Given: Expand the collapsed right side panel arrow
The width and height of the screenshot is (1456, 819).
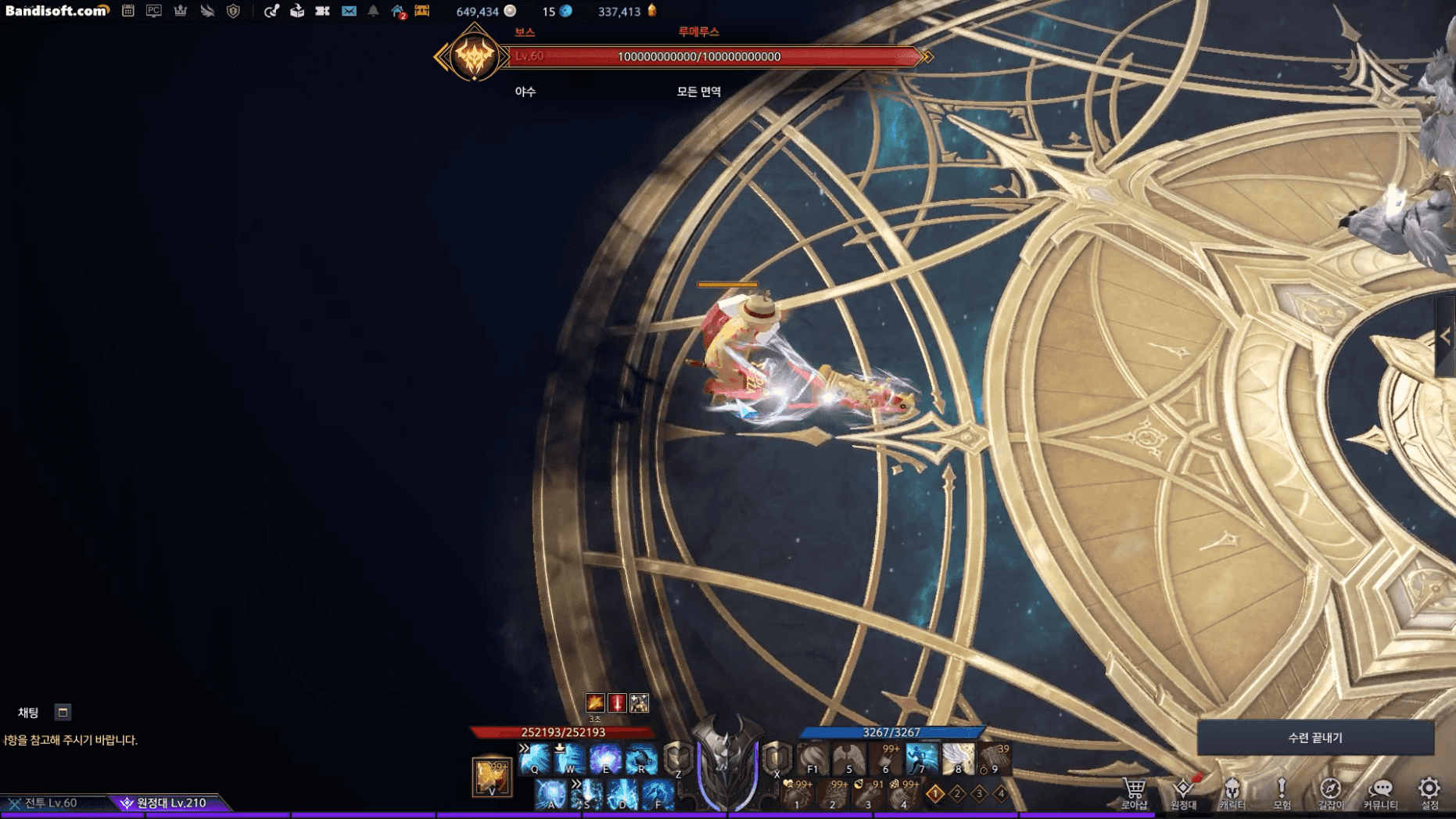Looking at the screenshot, I should pos(1445,336).
